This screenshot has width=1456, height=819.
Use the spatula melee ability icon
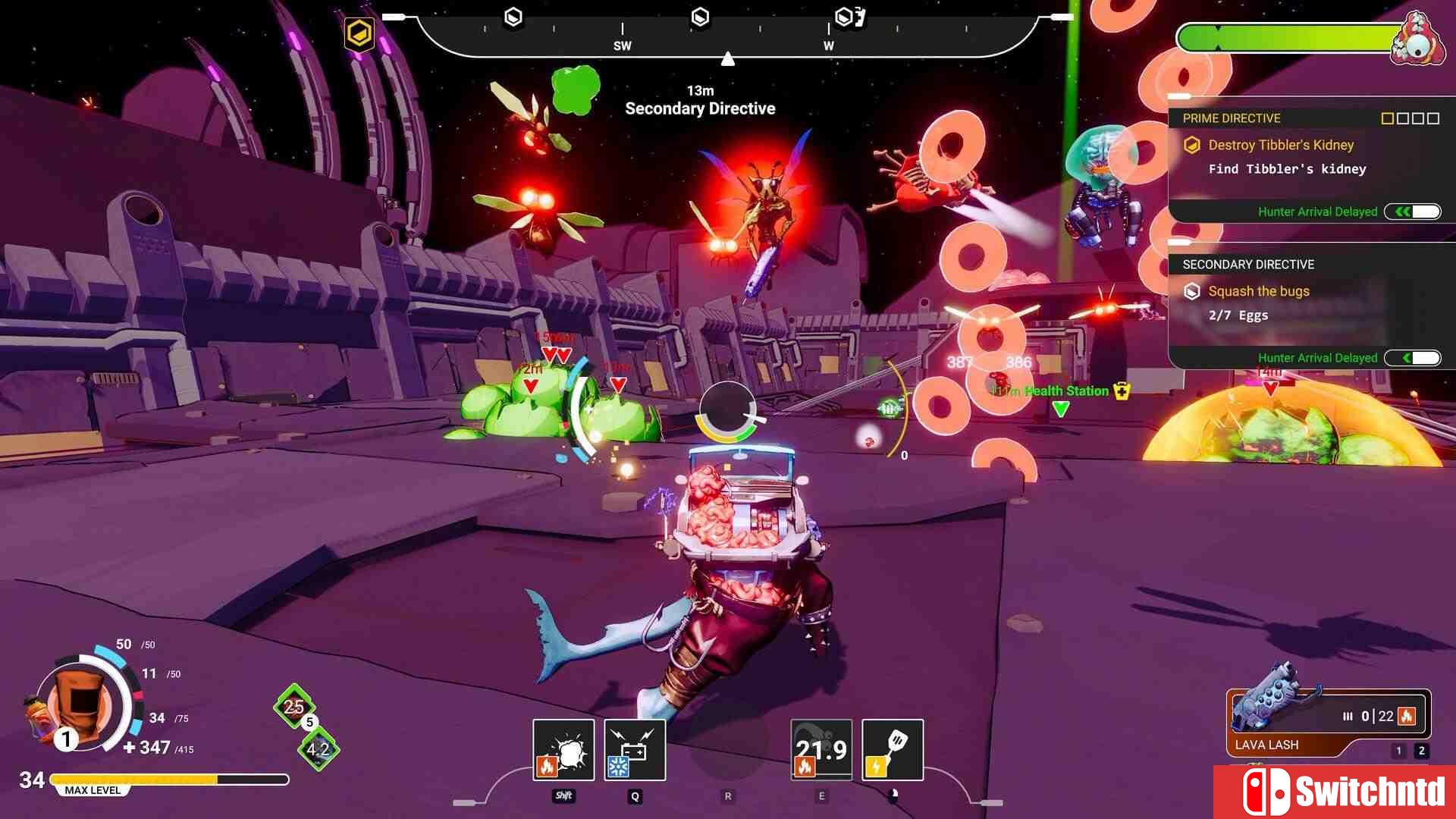(x=892, y=750)
